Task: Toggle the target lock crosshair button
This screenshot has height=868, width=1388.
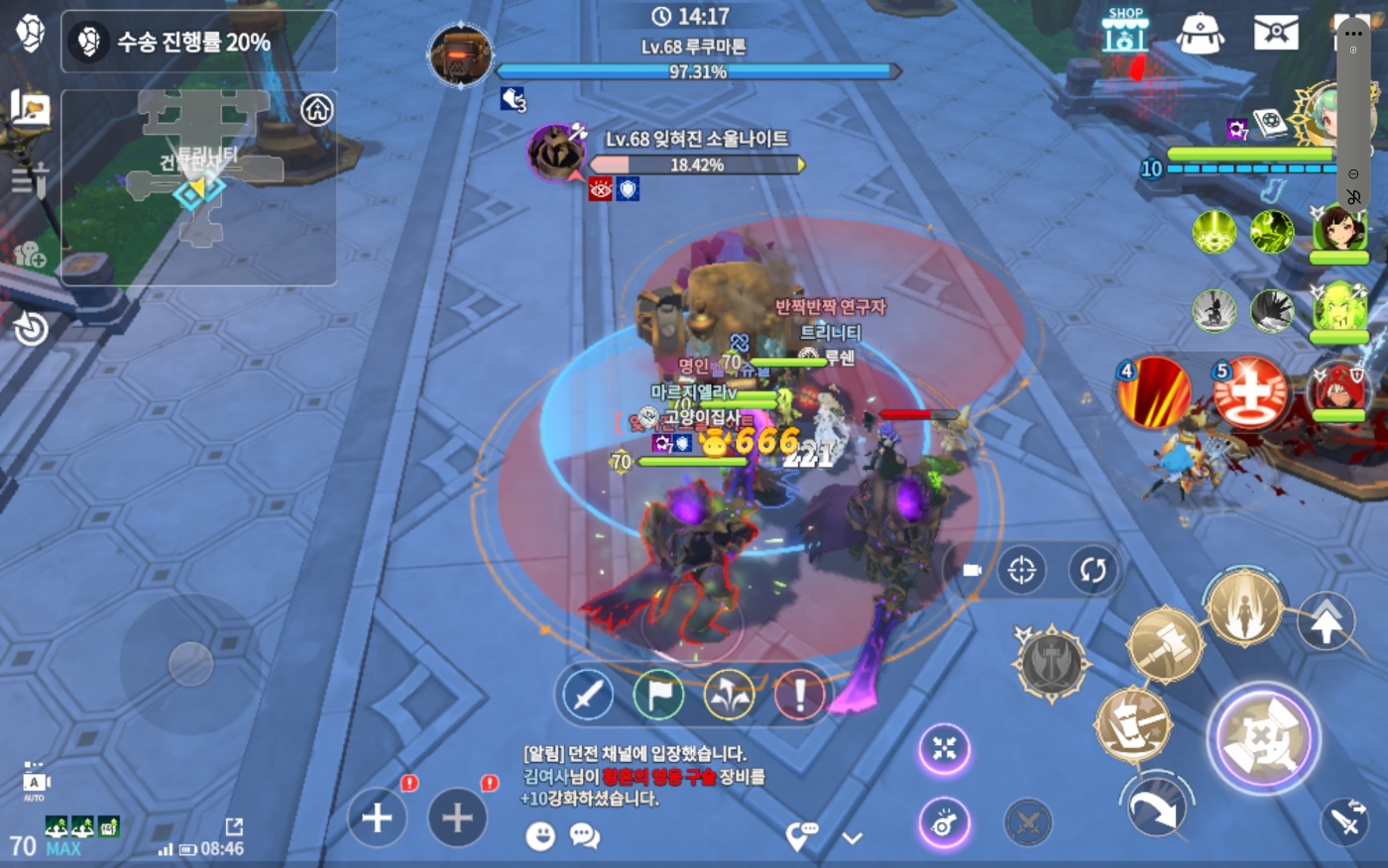Action: pos(1021,570)
